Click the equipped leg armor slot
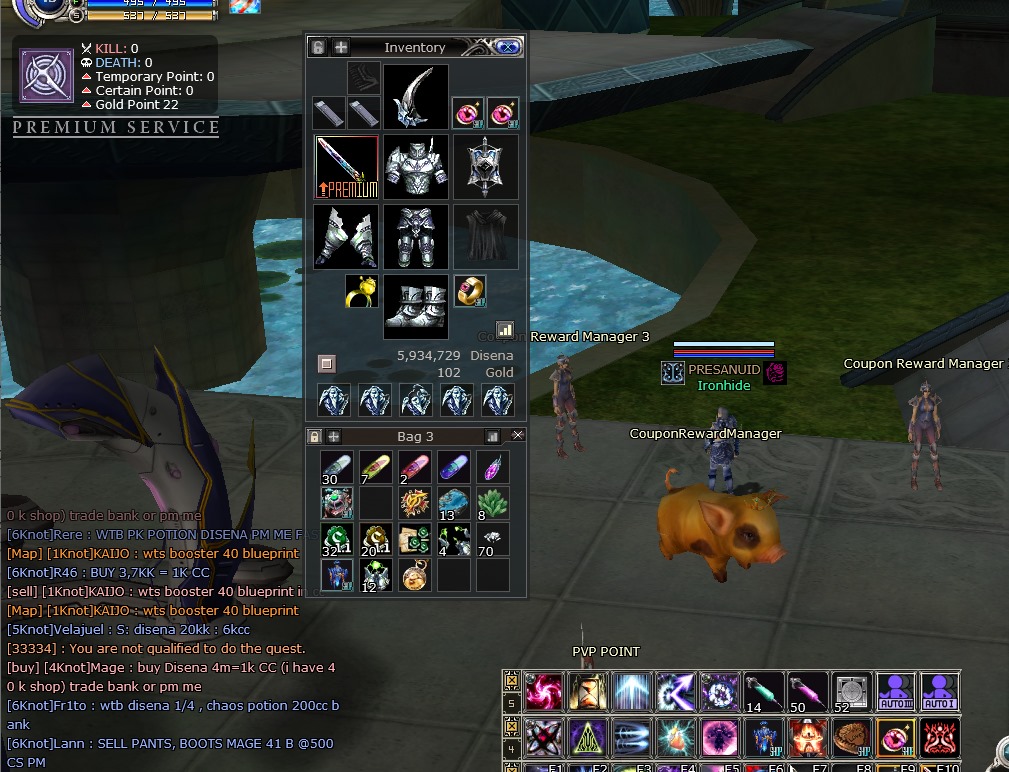This screenshot has width=1009, height=772. pos(416,237)
